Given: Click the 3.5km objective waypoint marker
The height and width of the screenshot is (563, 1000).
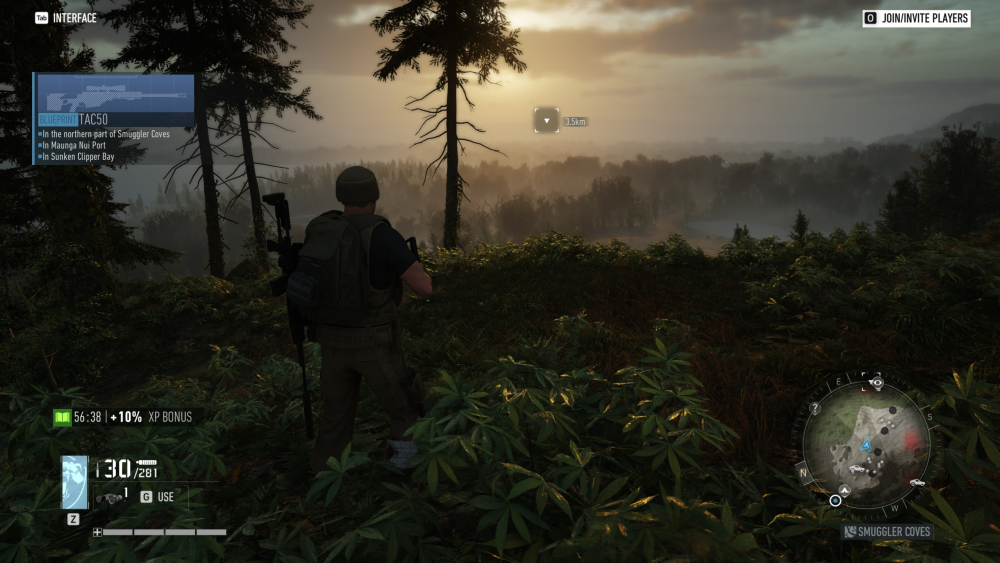Looking at the screenshot, I should [546, 121].
